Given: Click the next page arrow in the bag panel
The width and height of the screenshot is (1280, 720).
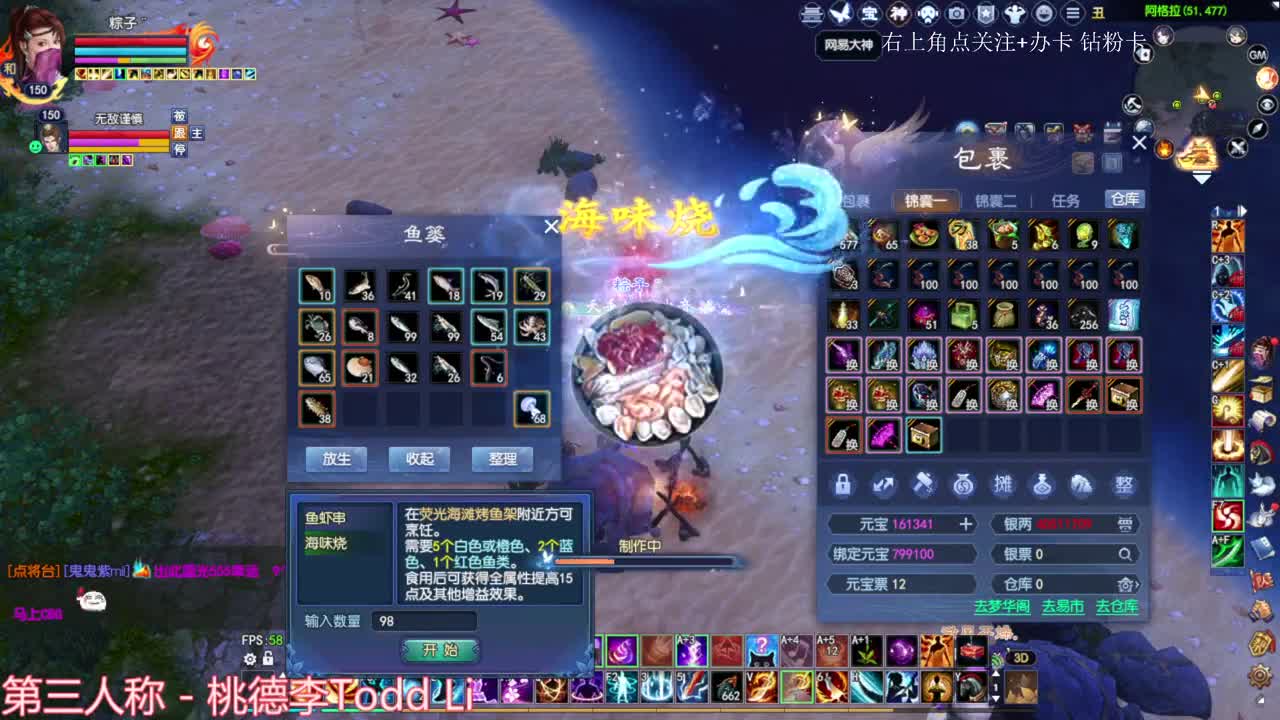Looking at the screenshot, I should 883,483.
